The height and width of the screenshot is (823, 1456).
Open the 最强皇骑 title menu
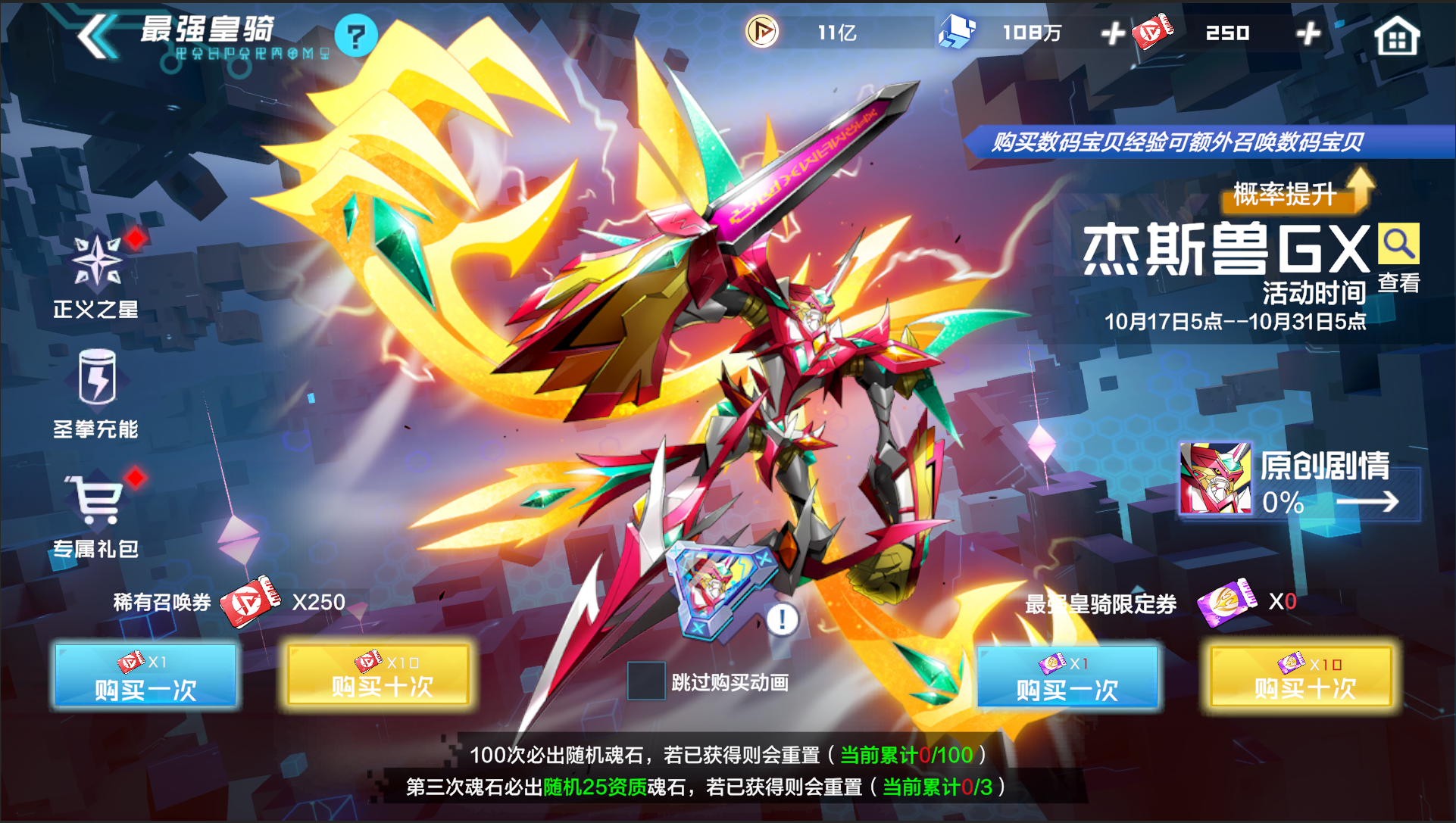click(x=206, y=30)
